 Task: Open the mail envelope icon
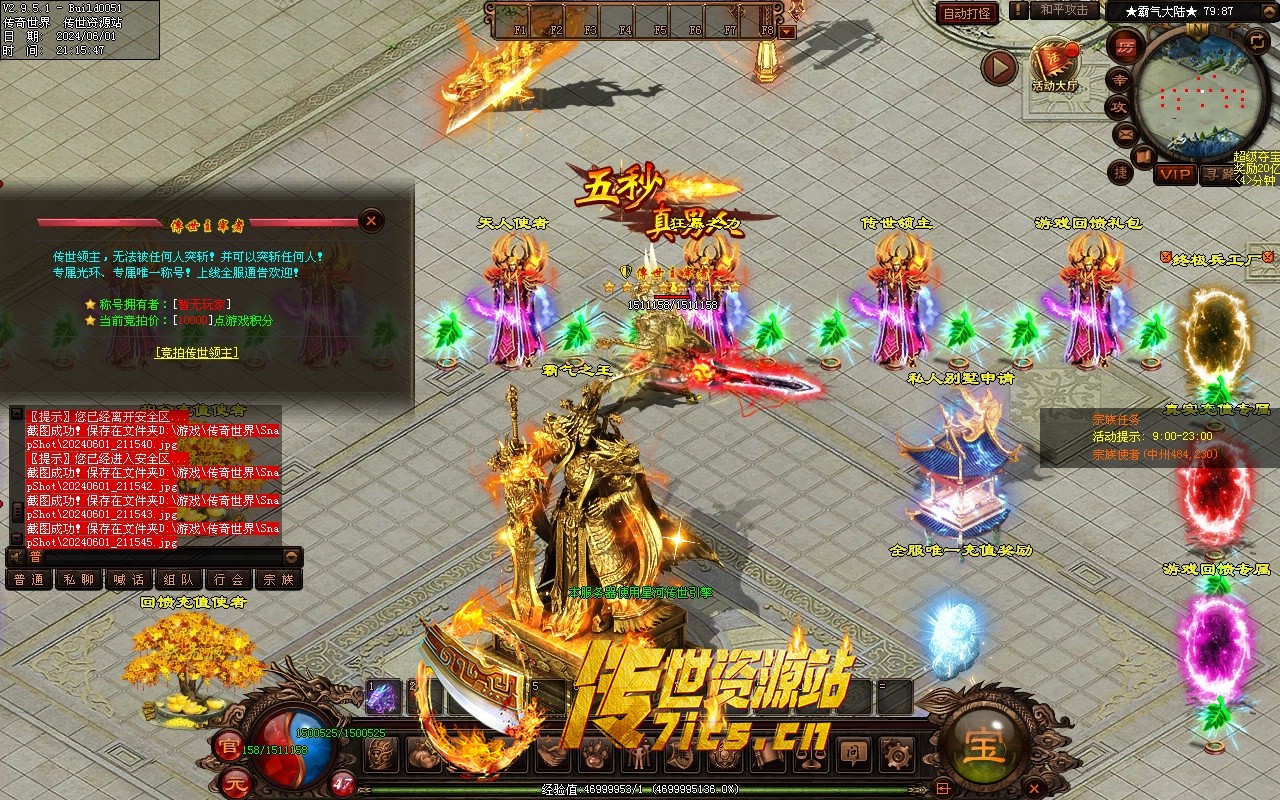1126,133
